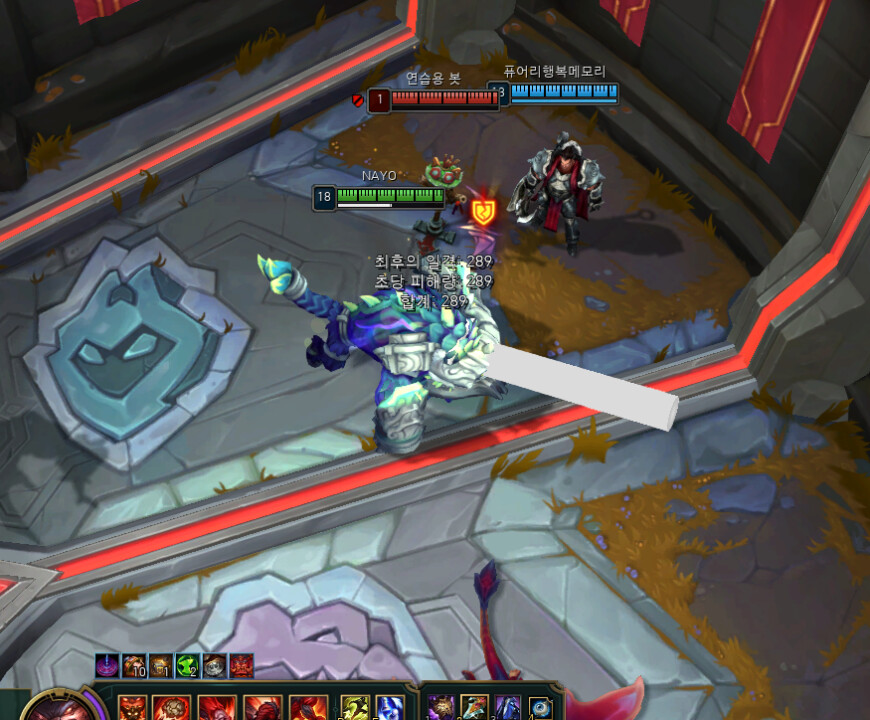Use the blue eye trinket item
This screenshot has width=870, height=720.
point(541,708)
